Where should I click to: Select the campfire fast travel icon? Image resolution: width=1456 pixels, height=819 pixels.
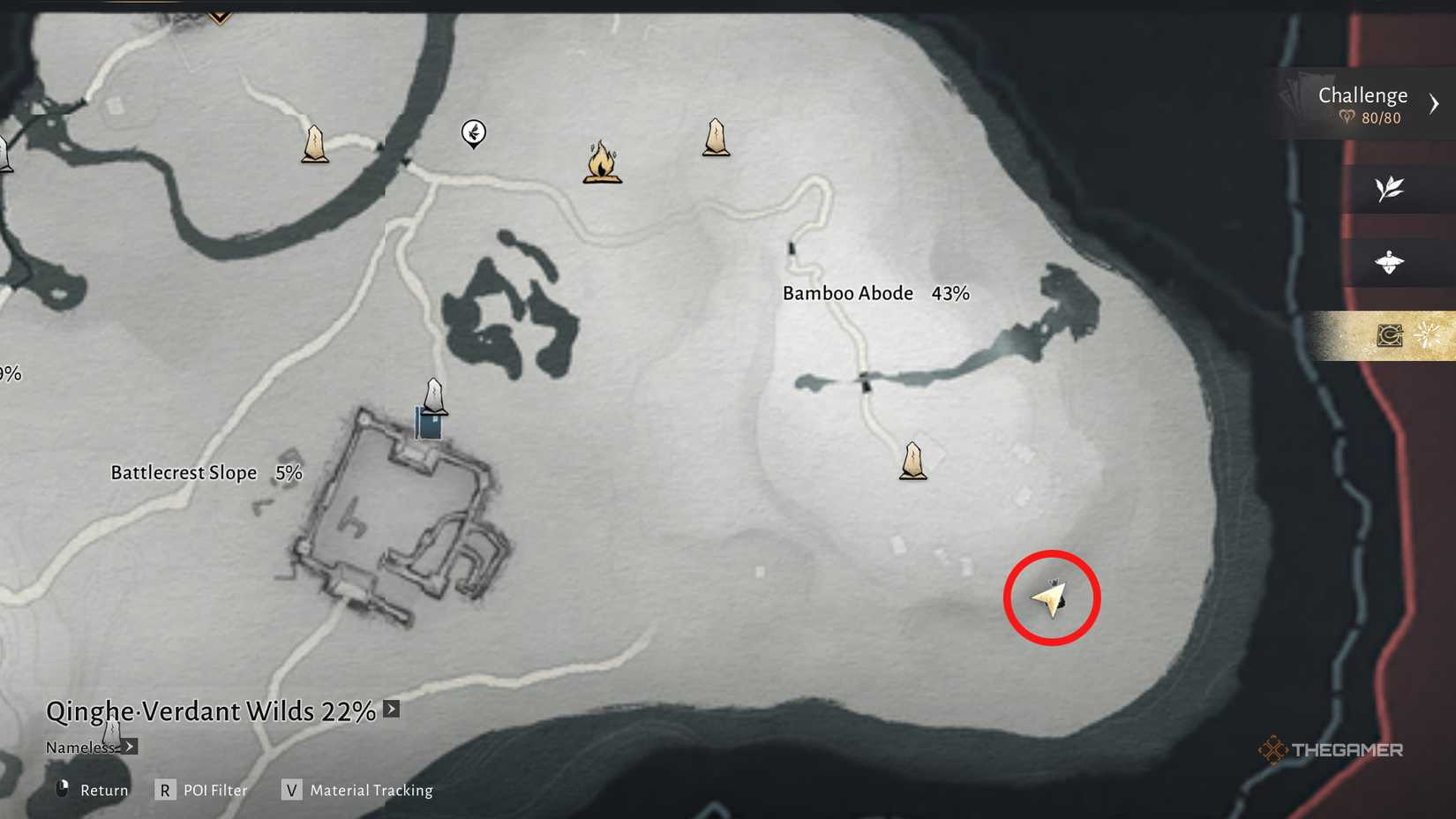[604, 164]
